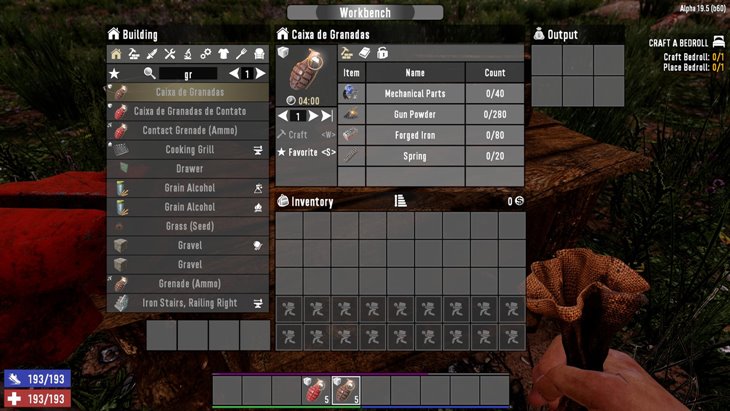Select the Caixa de Granadas recipe

189,92
